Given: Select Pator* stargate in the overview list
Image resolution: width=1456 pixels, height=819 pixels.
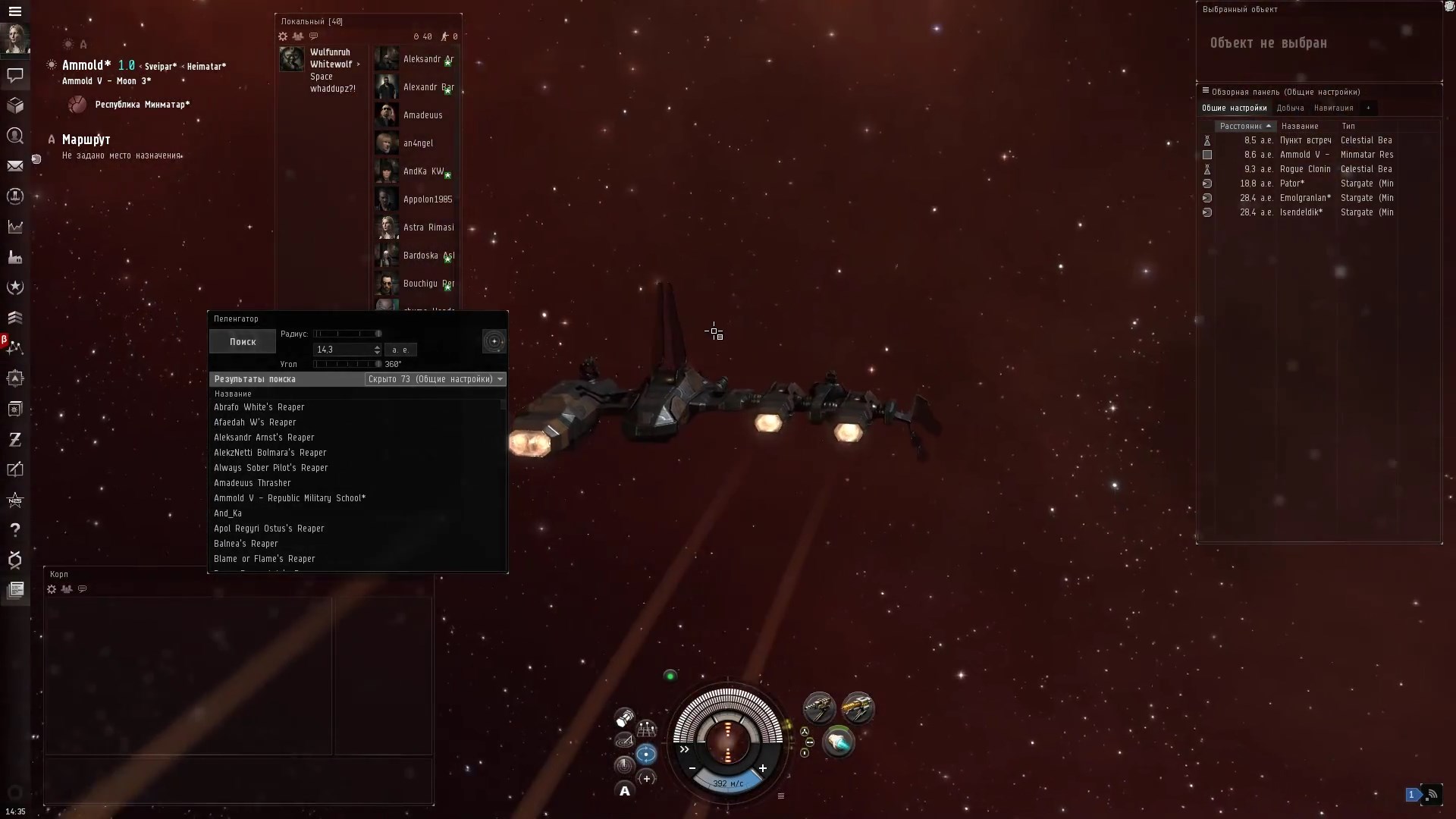Looking at the screenshot, I should click(1294, 184).
